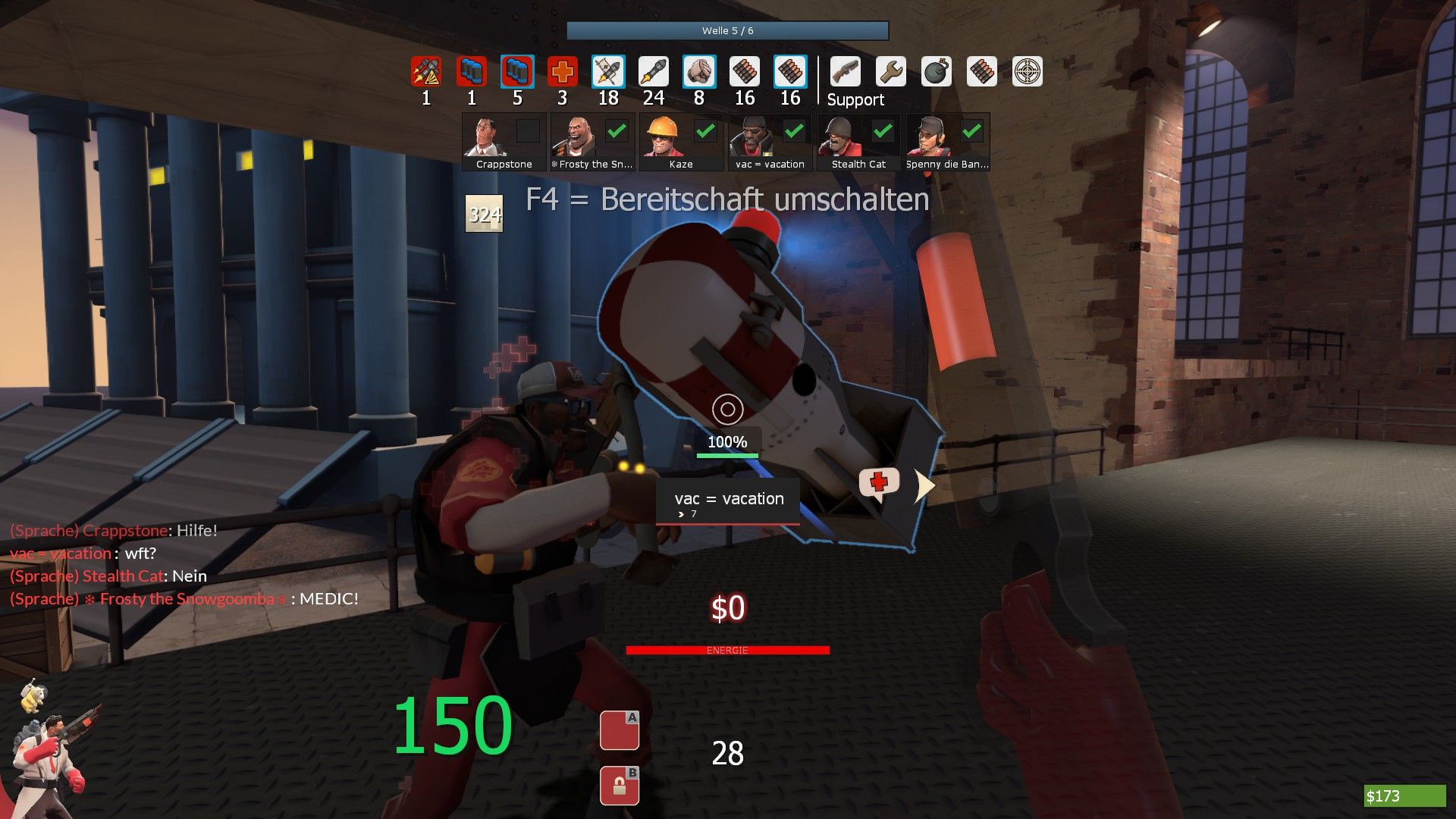Click the red crit rocket barrage enemy icon
Image resolution: width=1456 pixels, height=819 pixels.
point(426,72)
